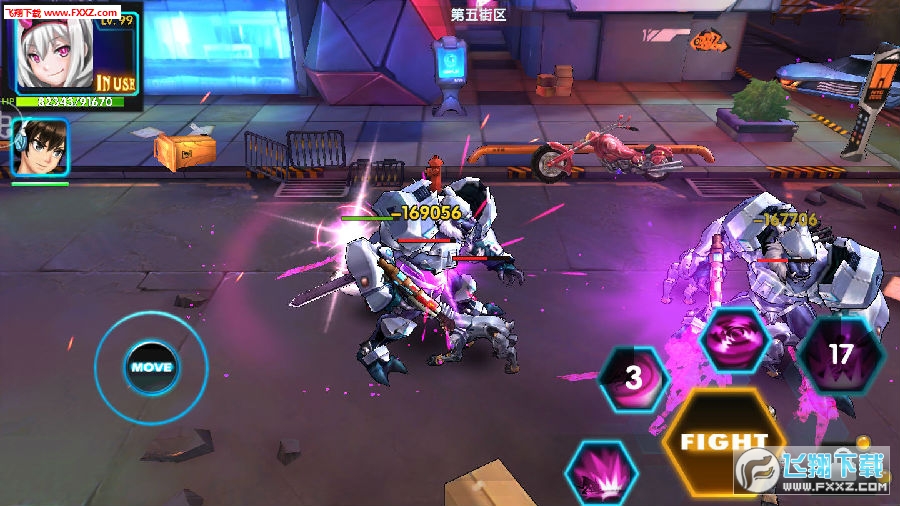900x506 pixels.
Task: Tap the orange FIGHT attack button
Action: (x=723, y=441)
